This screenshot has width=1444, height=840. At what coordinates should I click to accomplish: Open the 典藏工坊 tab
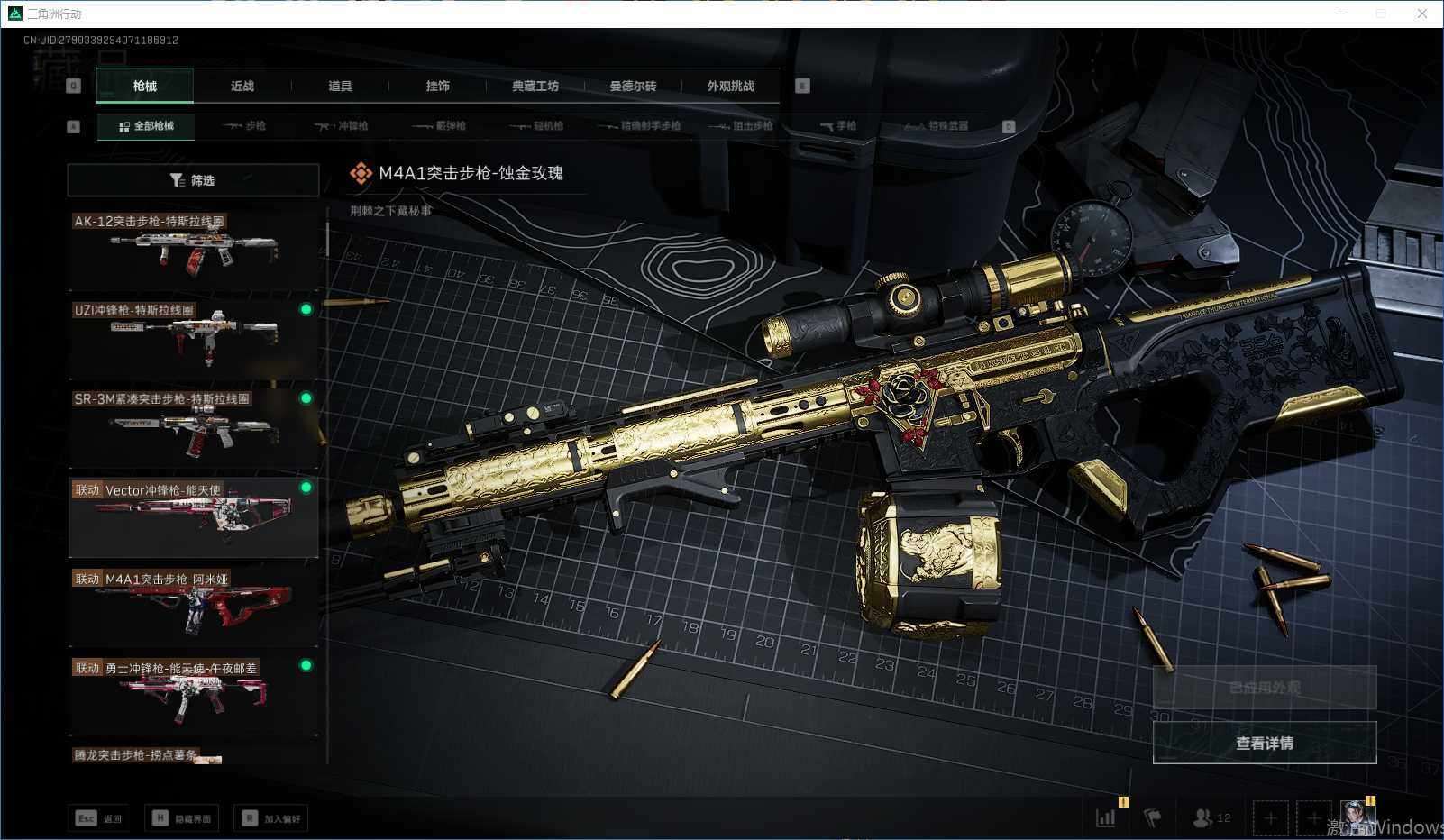point(535,86)
